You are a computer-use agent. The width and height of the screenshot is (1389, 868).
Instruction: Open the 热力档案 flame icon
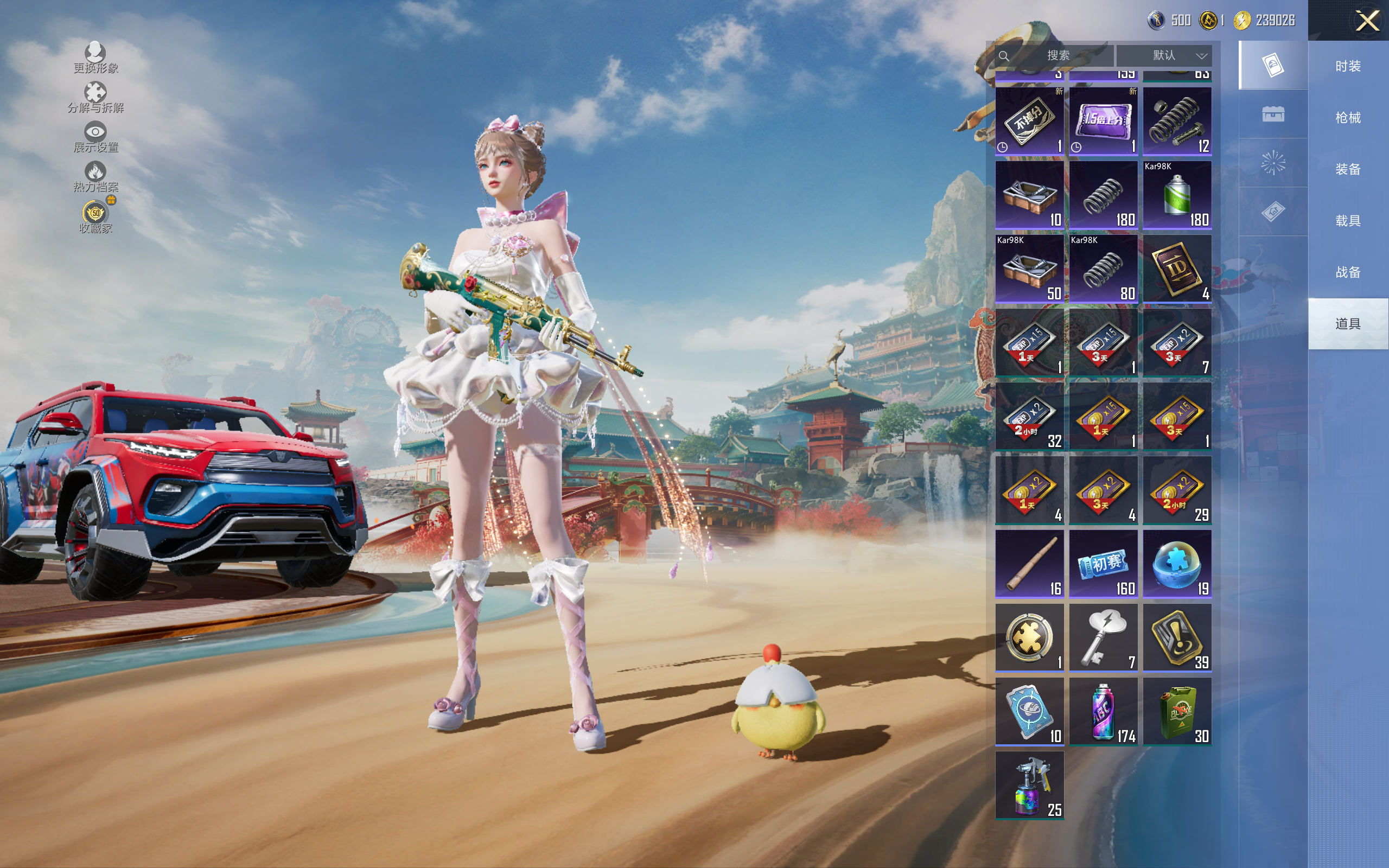pyautogui.click(x=95, y=177)
